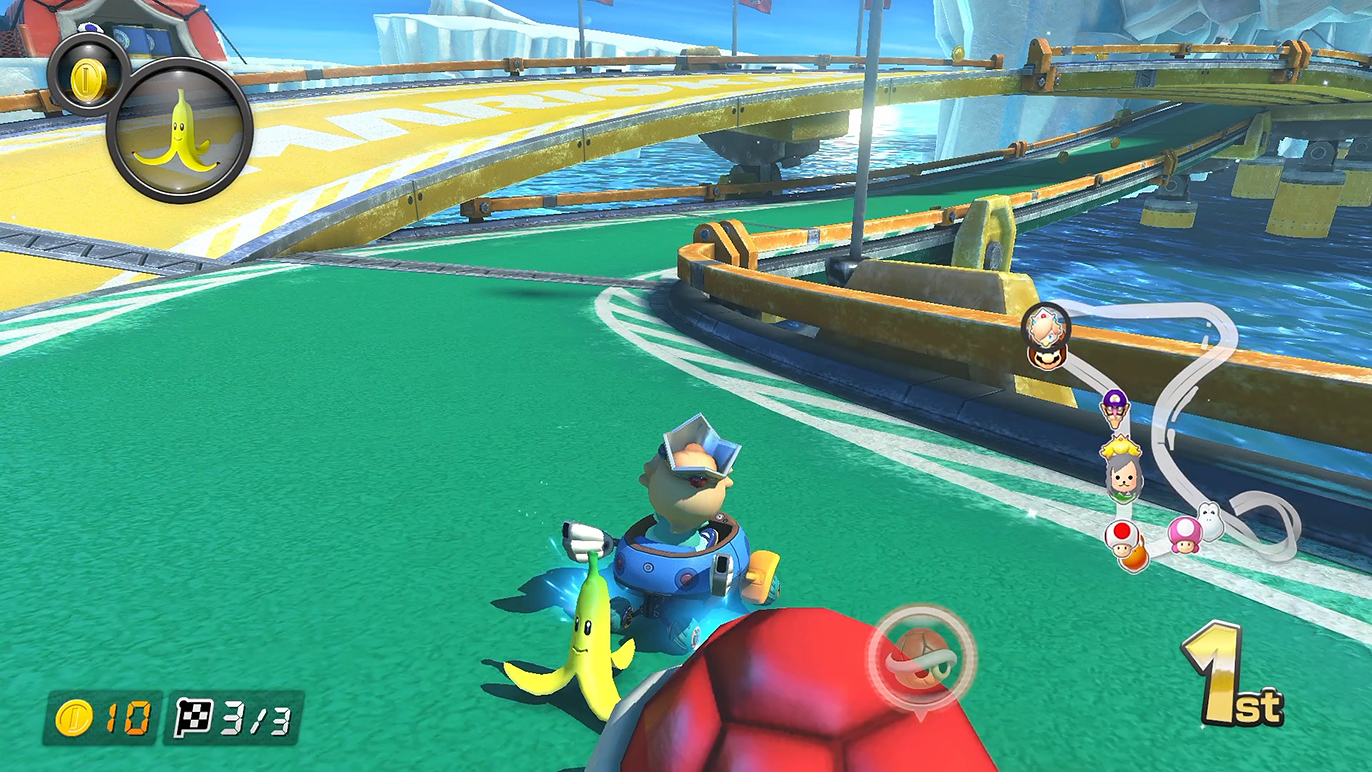Select the banana item slot
The image size is (1372, 772).
tap(180, 130)
